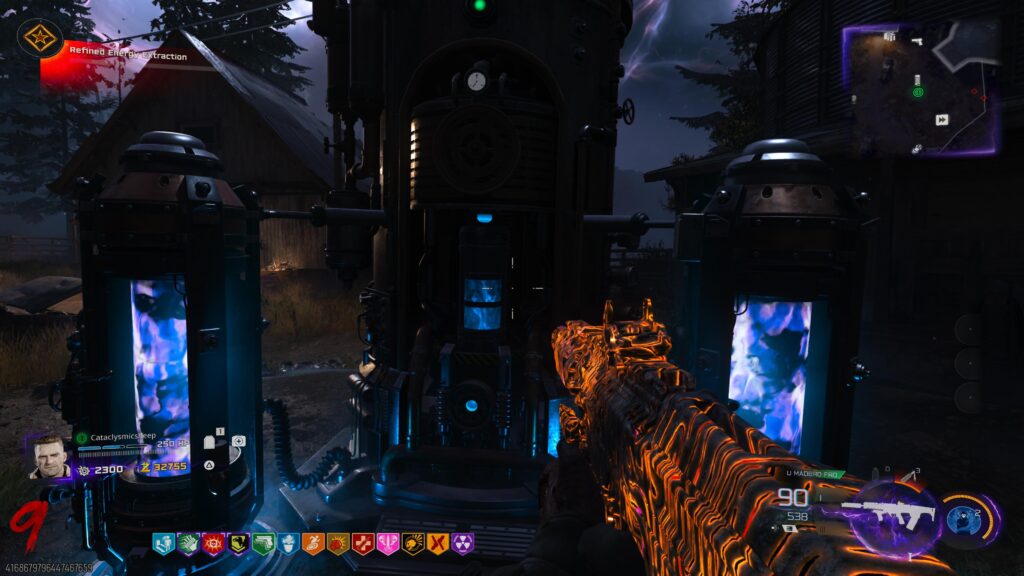Viewport: 1024px width, 576px height.
Task: Click the red cross perk icon
Action: [x=363, y=544]
